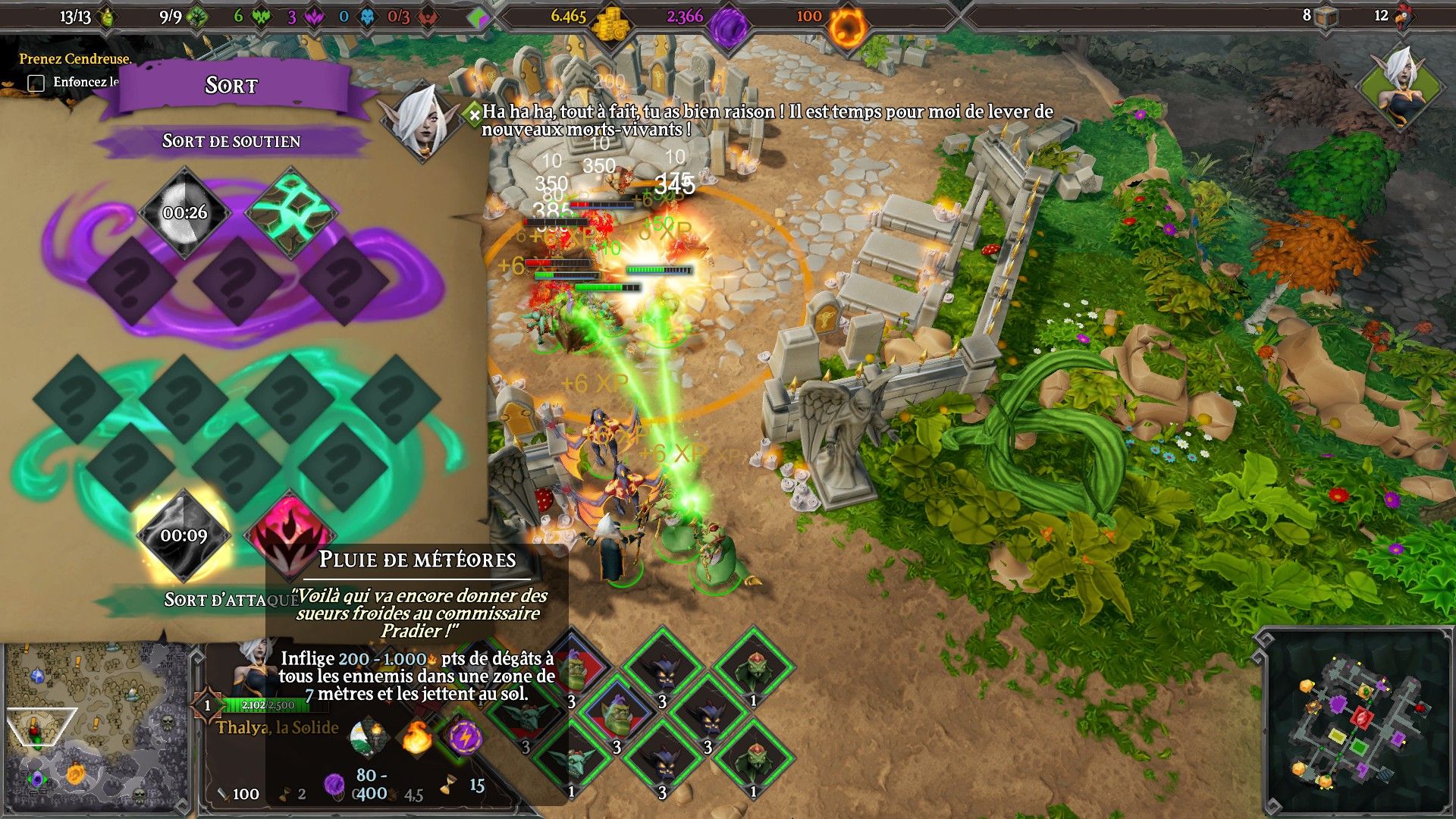The image size is (1456, 819).
Task: Switch to the Sort de soutien section
Action: point(231,141)
